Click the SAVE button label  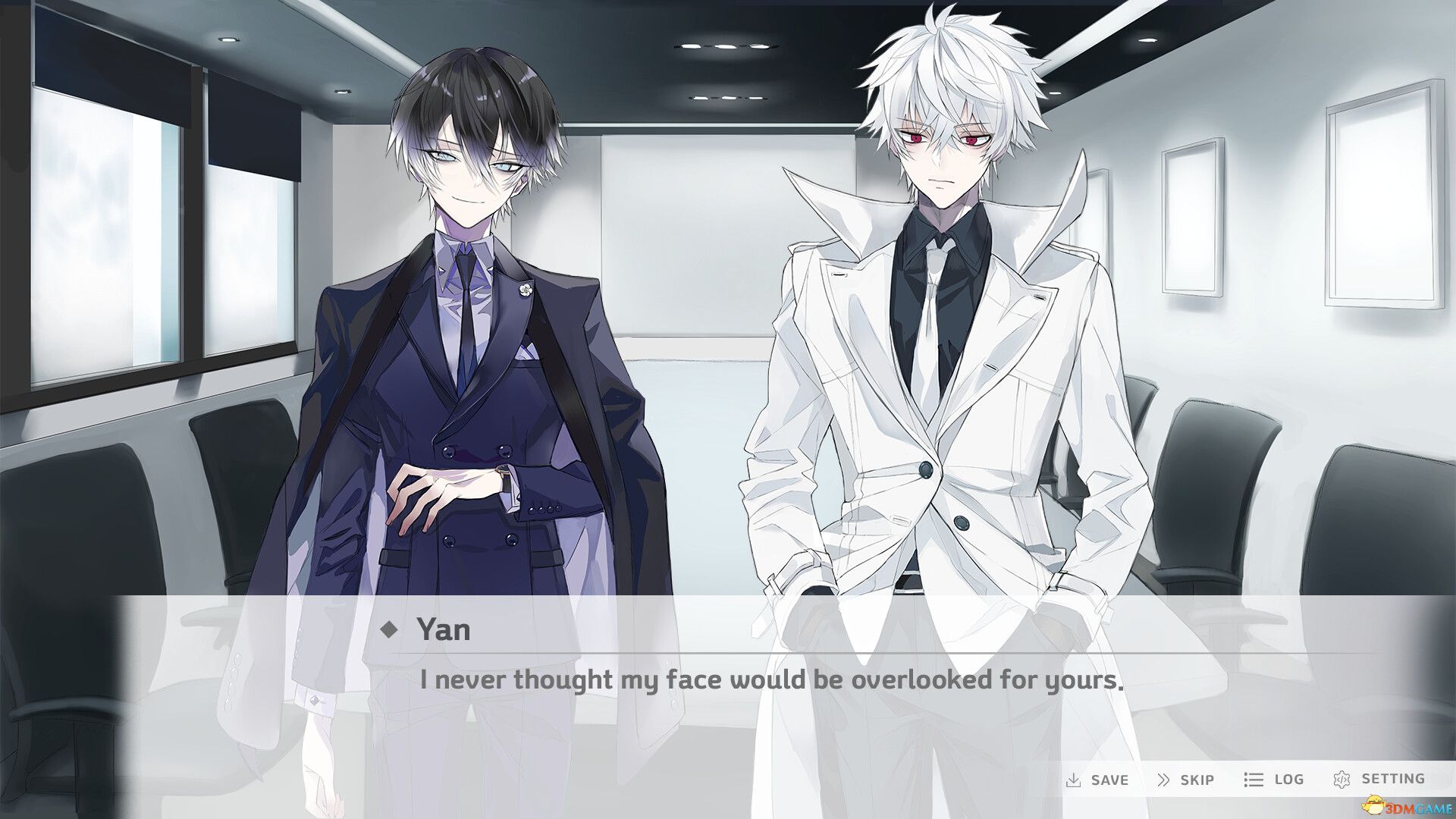tap(1108, 779)
